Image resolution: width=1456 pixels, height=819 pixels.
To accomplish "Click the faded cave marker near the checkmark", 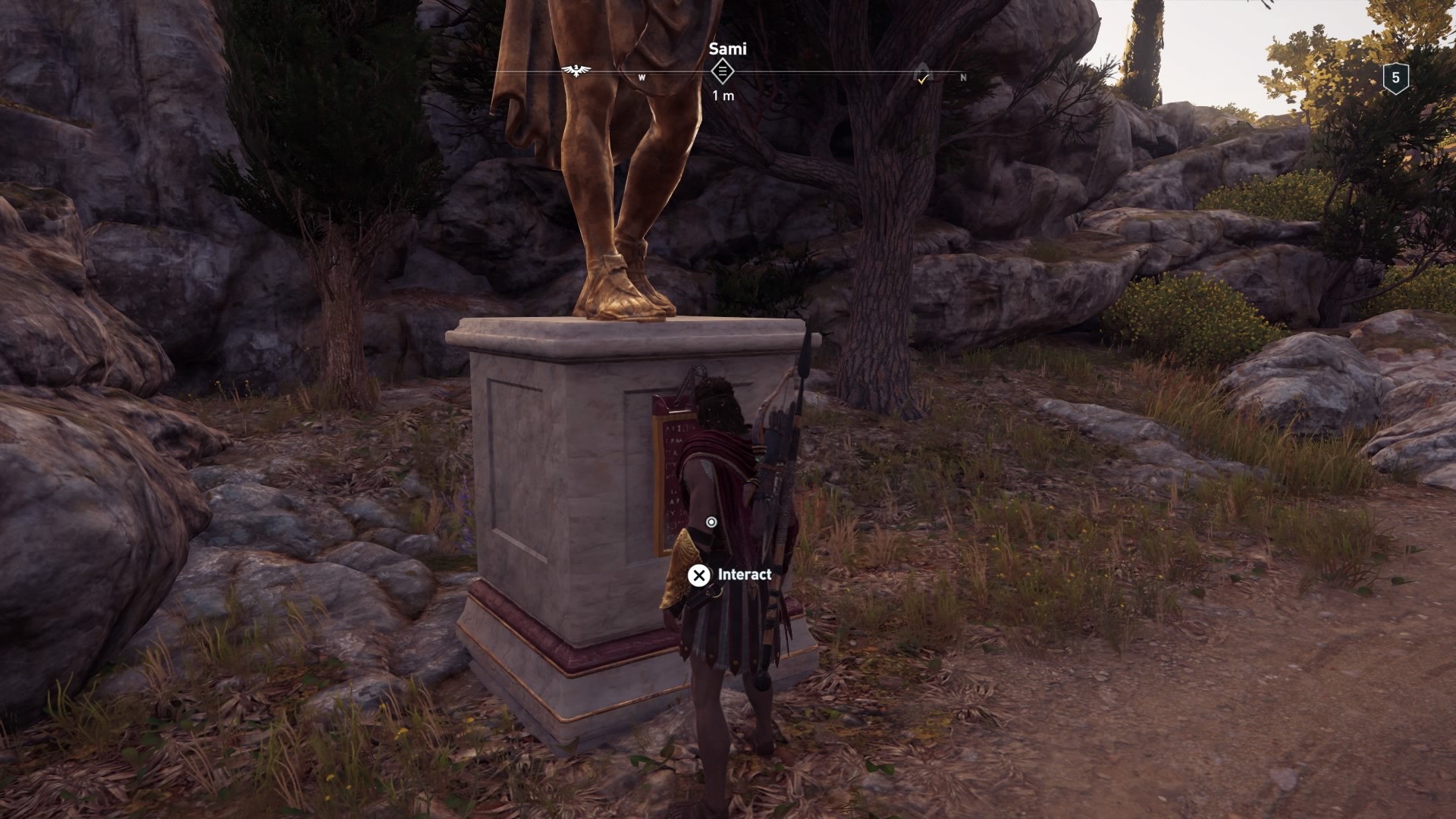I will 924,70.
